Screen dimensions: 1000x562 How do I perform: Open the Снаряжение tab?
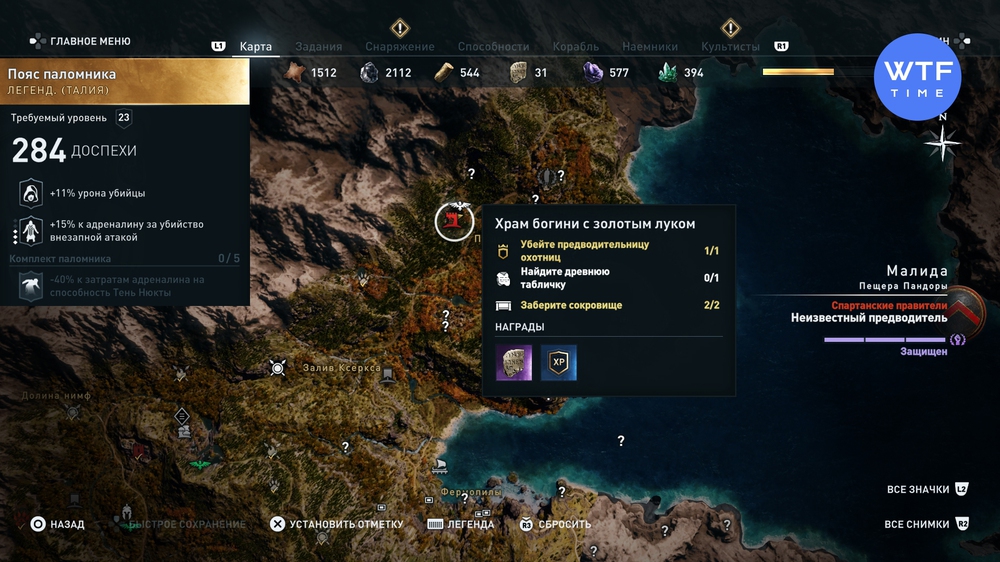(399, 47)
